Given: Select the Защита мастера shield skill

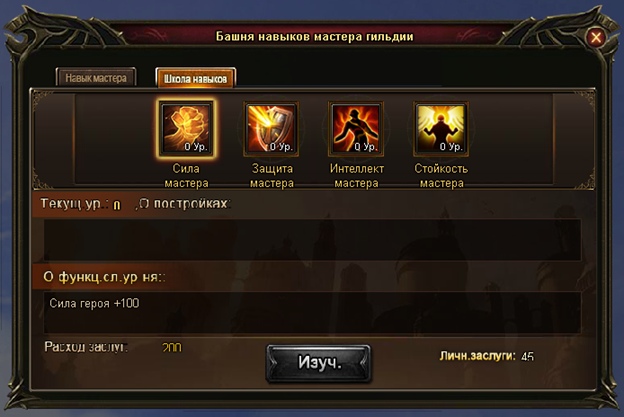Looking at the screenshot, I should pos(271,129).
